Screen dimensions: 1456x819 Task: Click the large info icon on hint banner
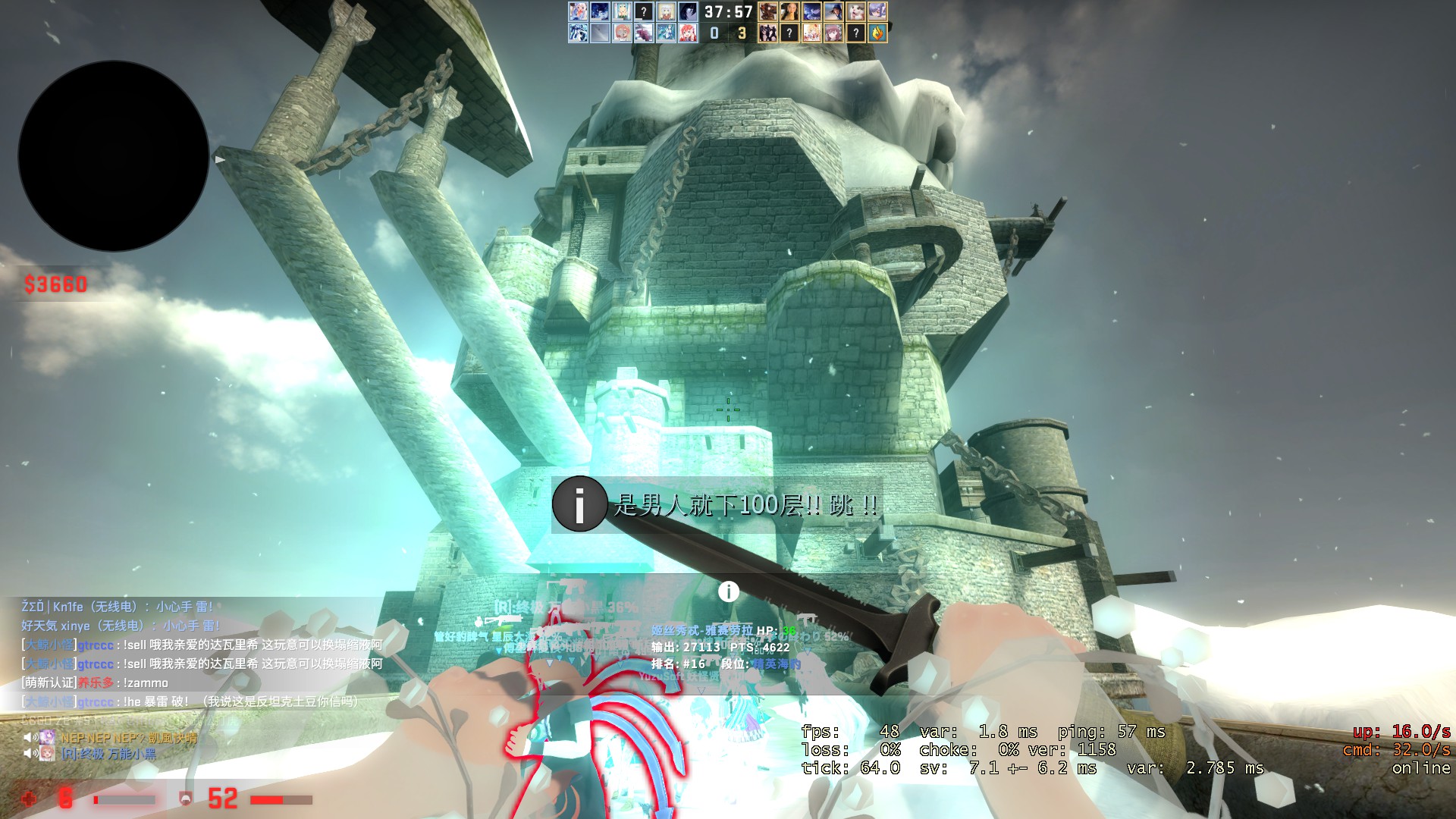(x=579, y=504)
